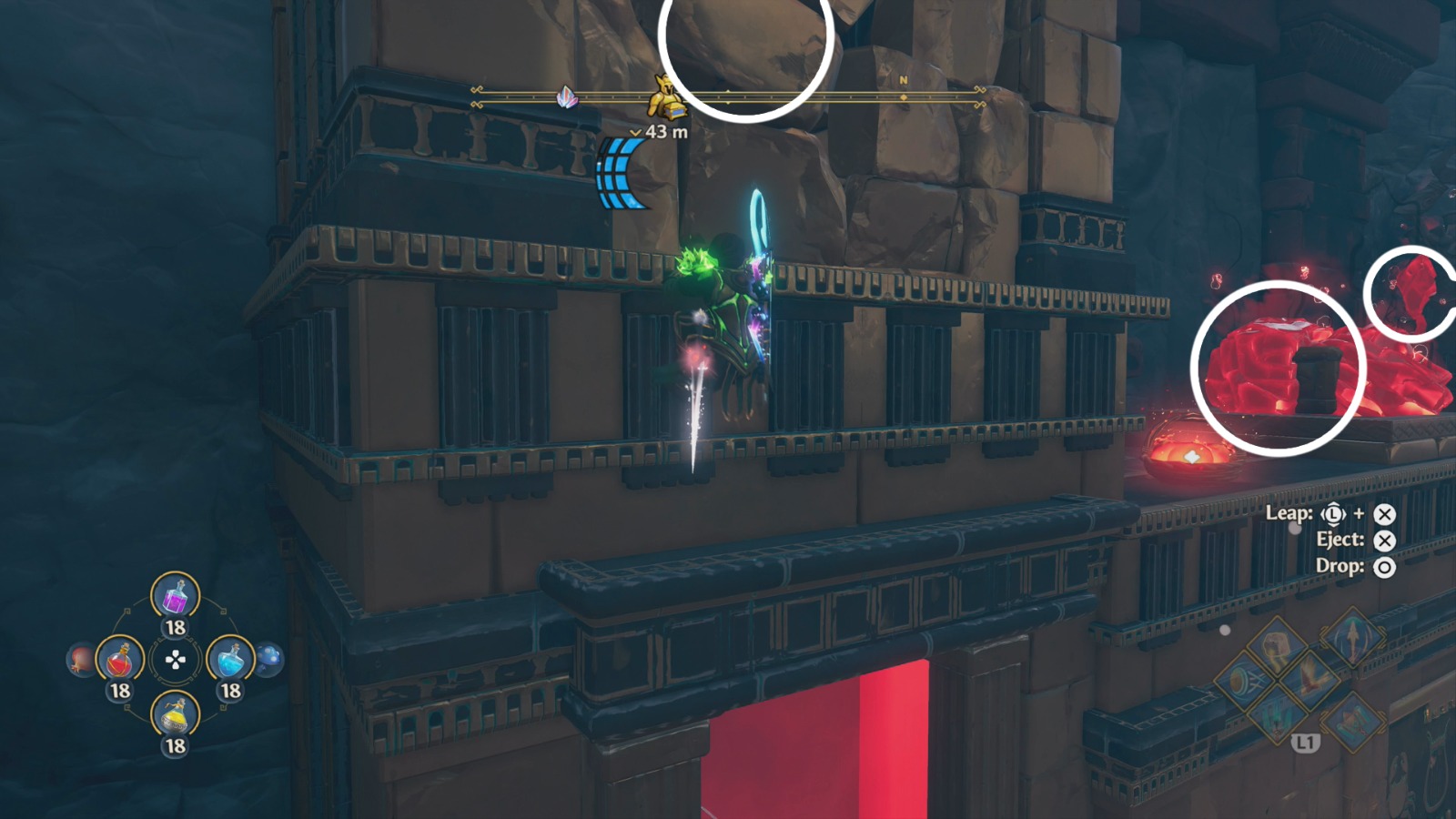Click the blueberries ingredient icon right of wheel
1456x819 pixels.
point(269,659)
